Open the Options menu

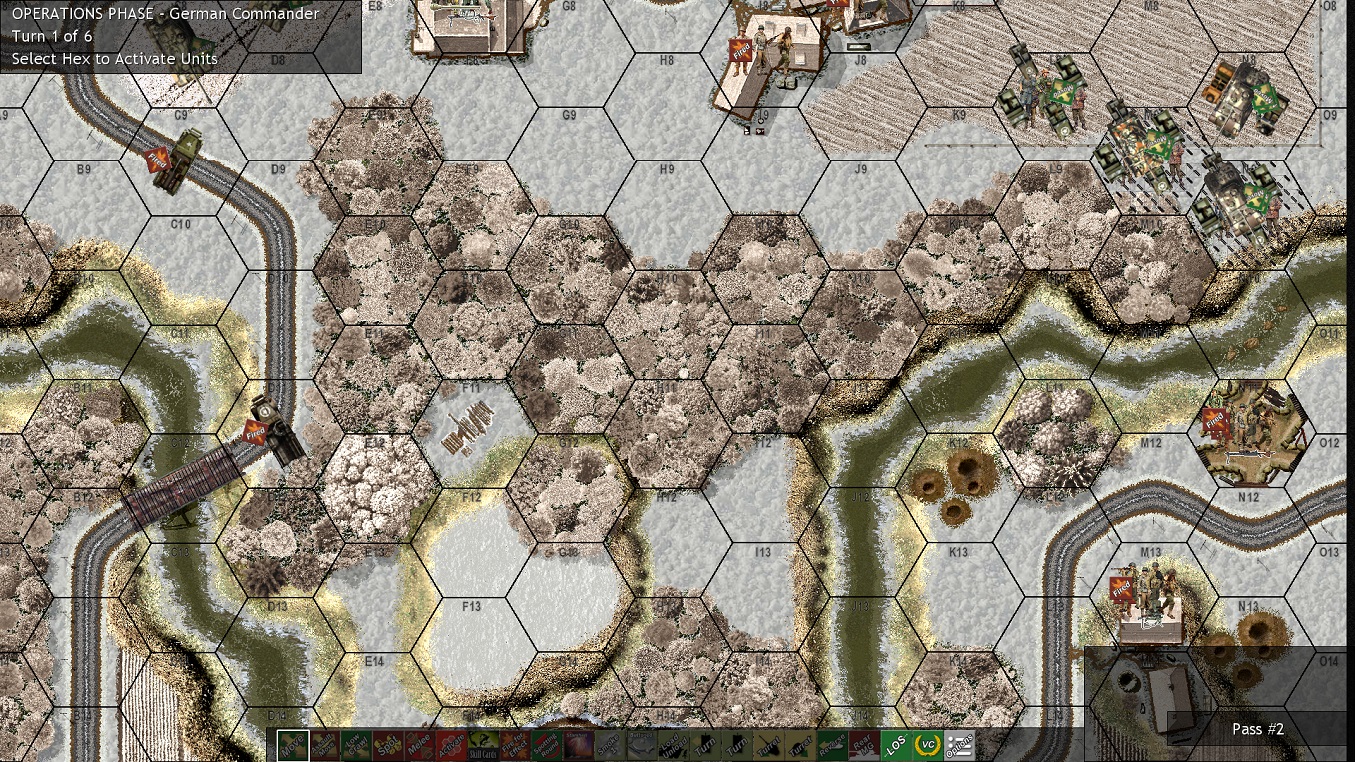point(961,745)
